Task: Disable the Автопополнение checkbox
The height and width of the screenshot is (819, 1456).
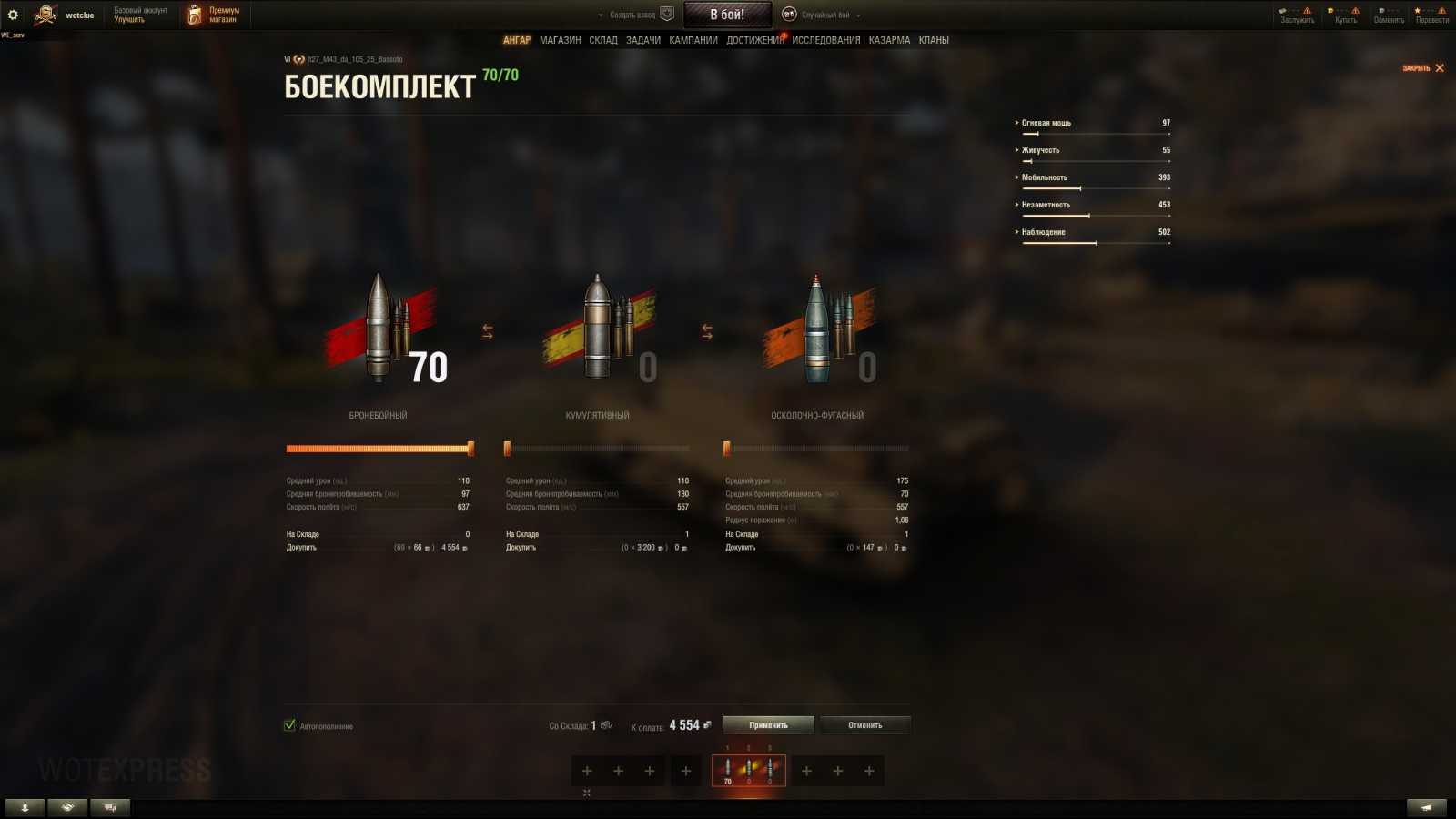Action: coord(291,726)
